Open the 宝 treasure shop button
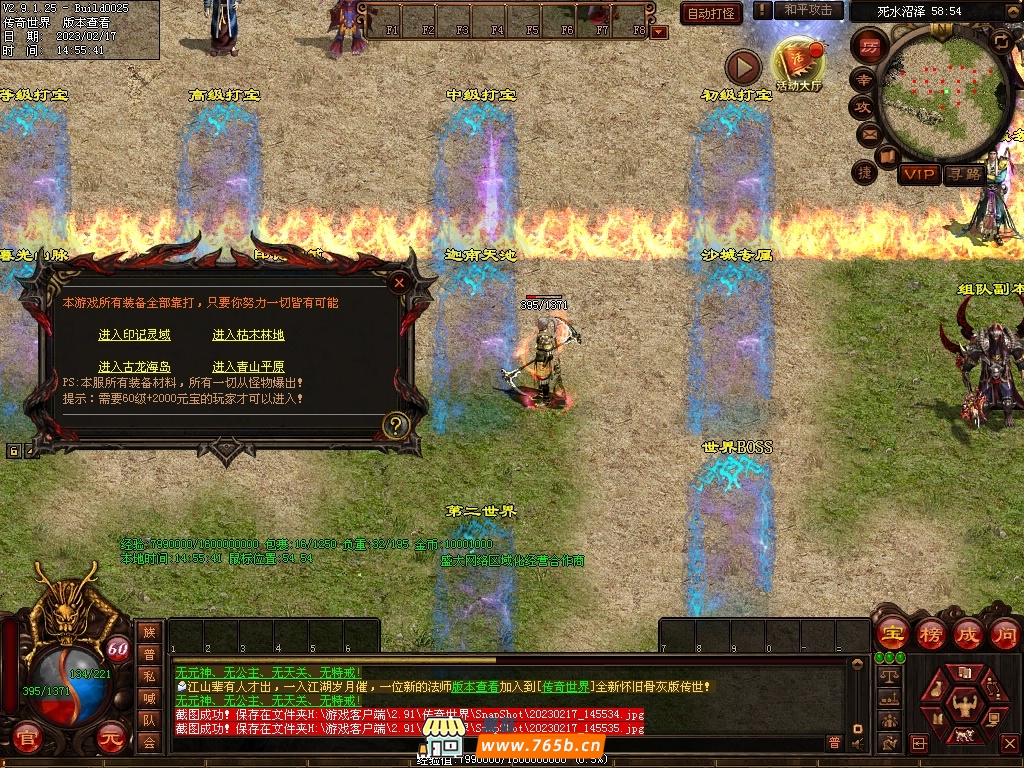Viewport: 1024px width, 768px height. click(x=891, y=634)
